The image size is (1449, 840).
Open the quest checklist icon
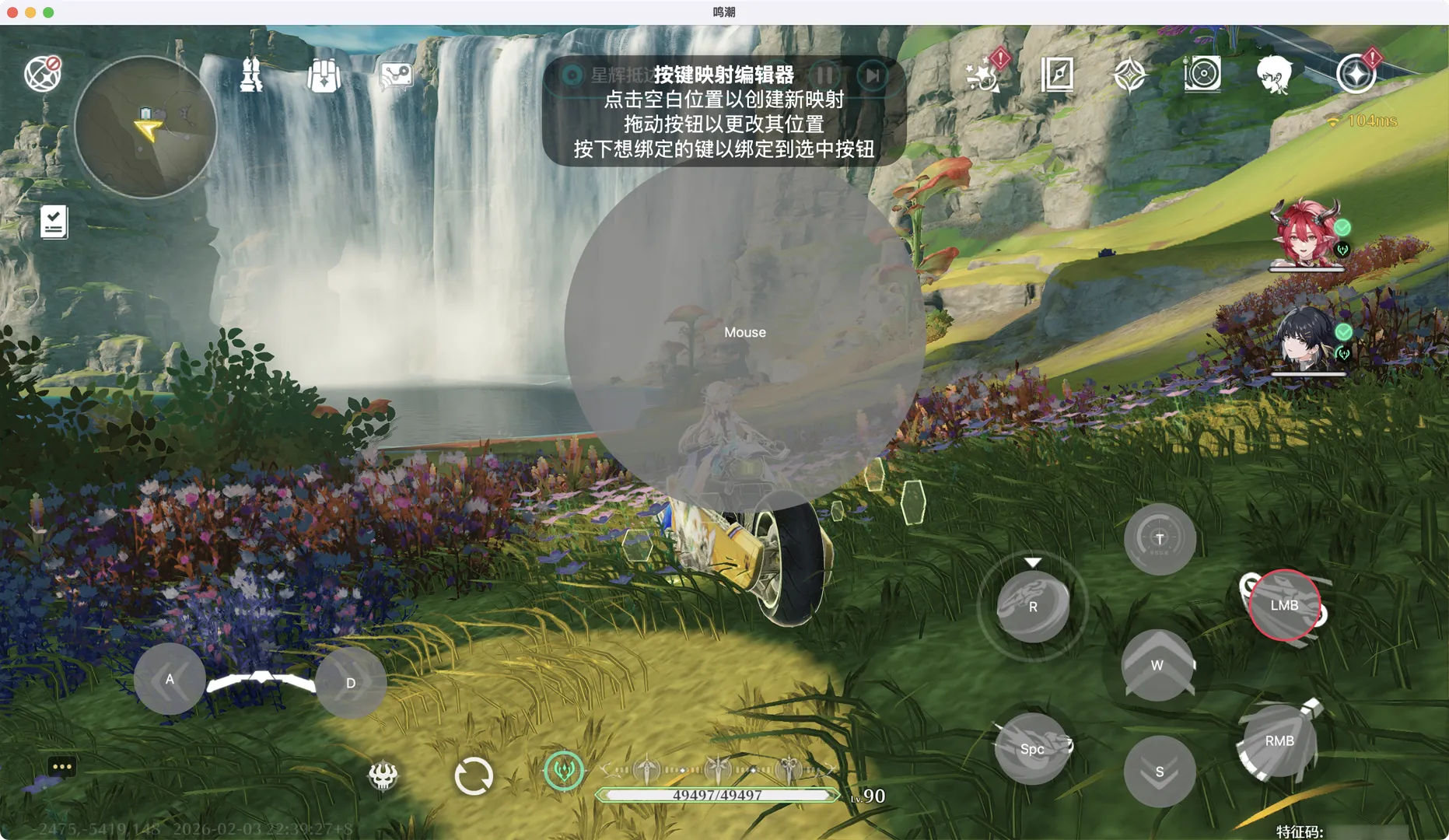tap(54, 222)
